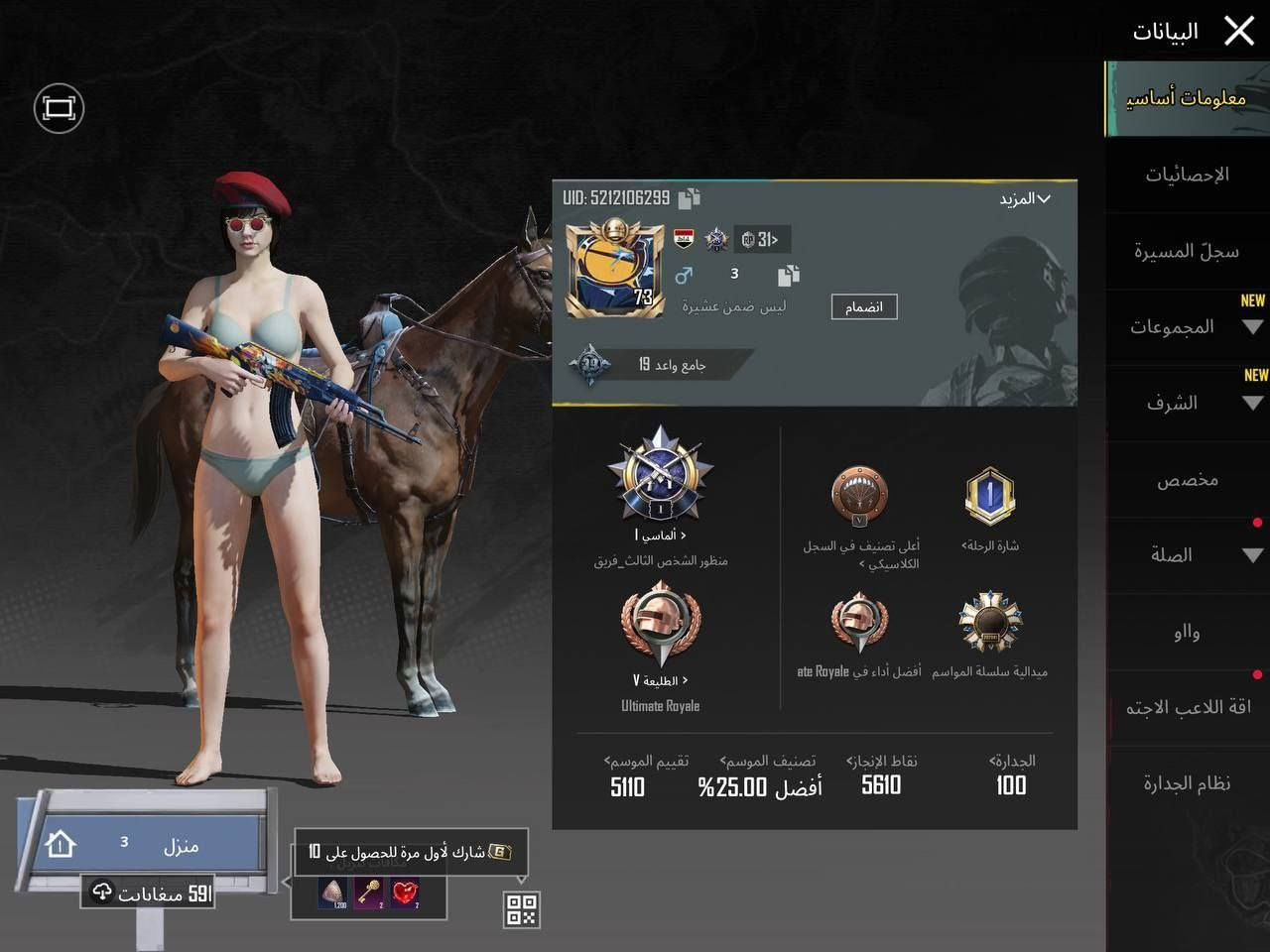
Task: Open the نظام الجدارة merit system tab
Action: [x=1187, y=783]
